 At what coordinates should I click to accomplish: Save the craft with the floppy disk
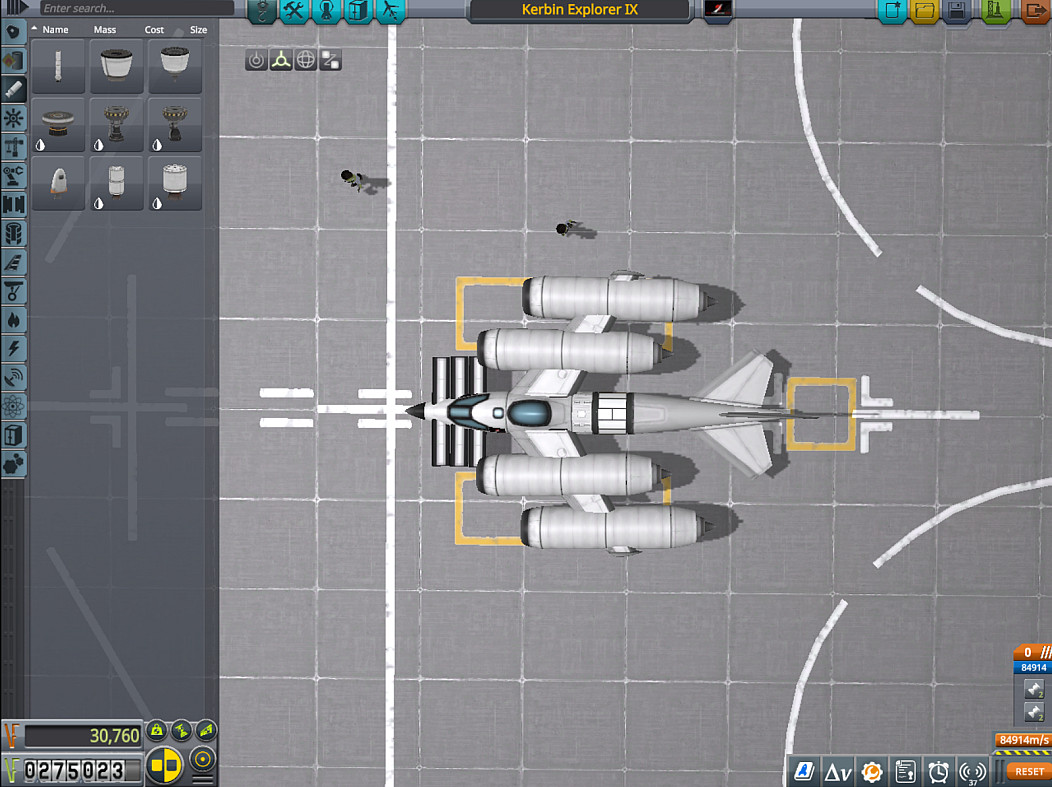[x=957, y=11]
